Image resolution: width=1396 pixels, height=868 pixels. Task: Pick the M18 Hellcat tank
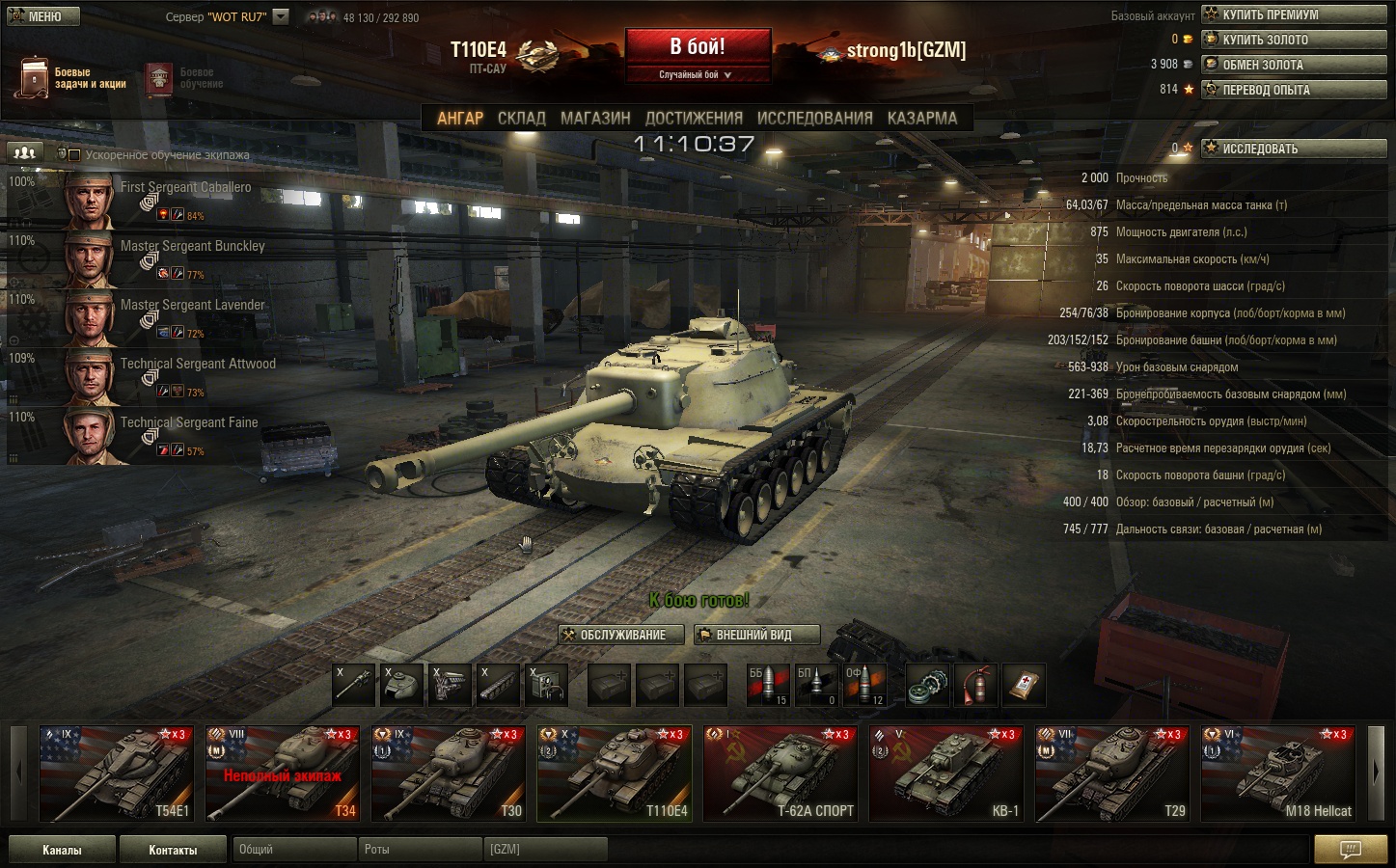click(x=1277, y=773)
